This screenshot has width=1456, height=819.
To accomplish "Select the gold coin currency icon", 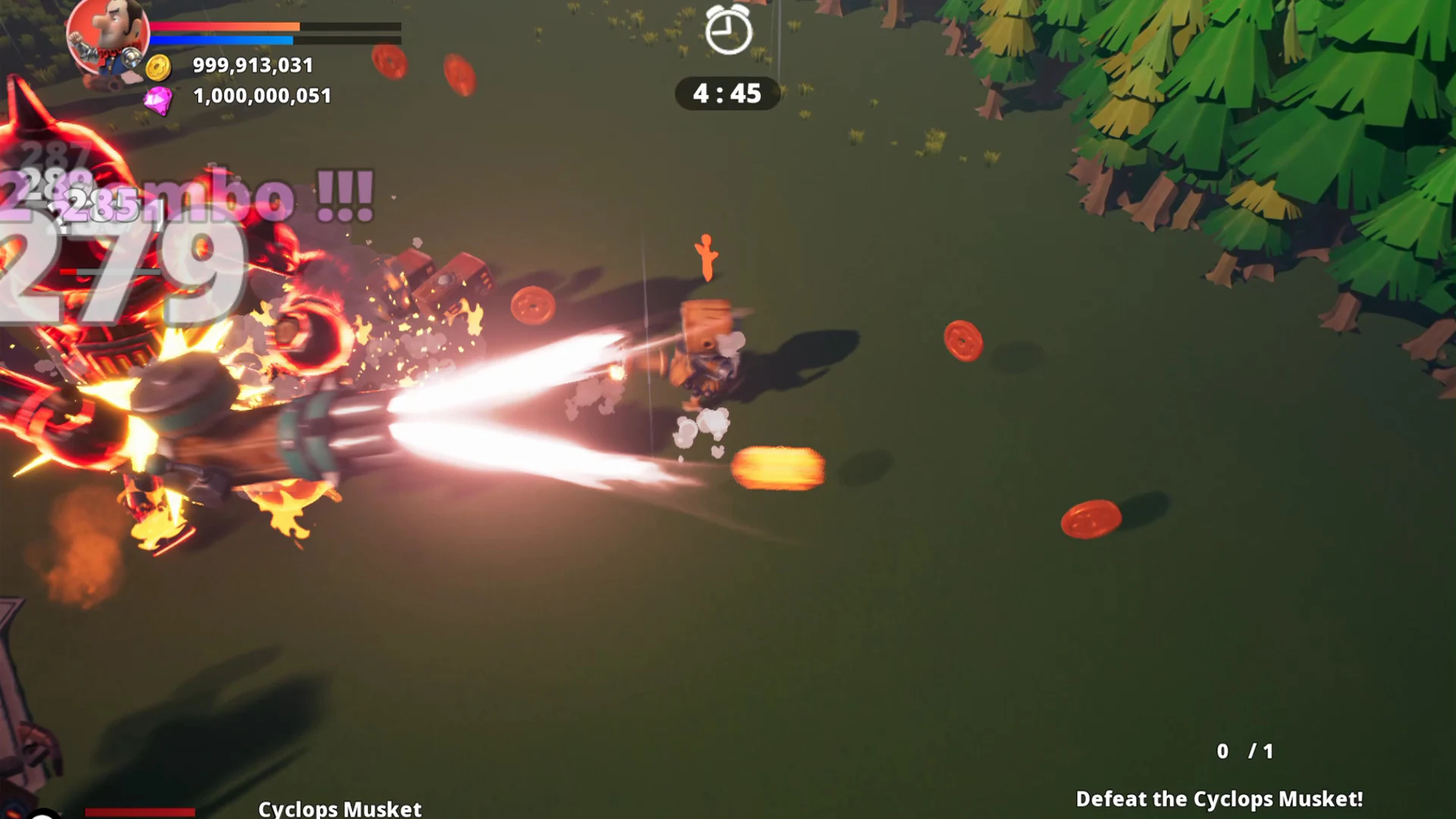I will [x=156, y=66].
